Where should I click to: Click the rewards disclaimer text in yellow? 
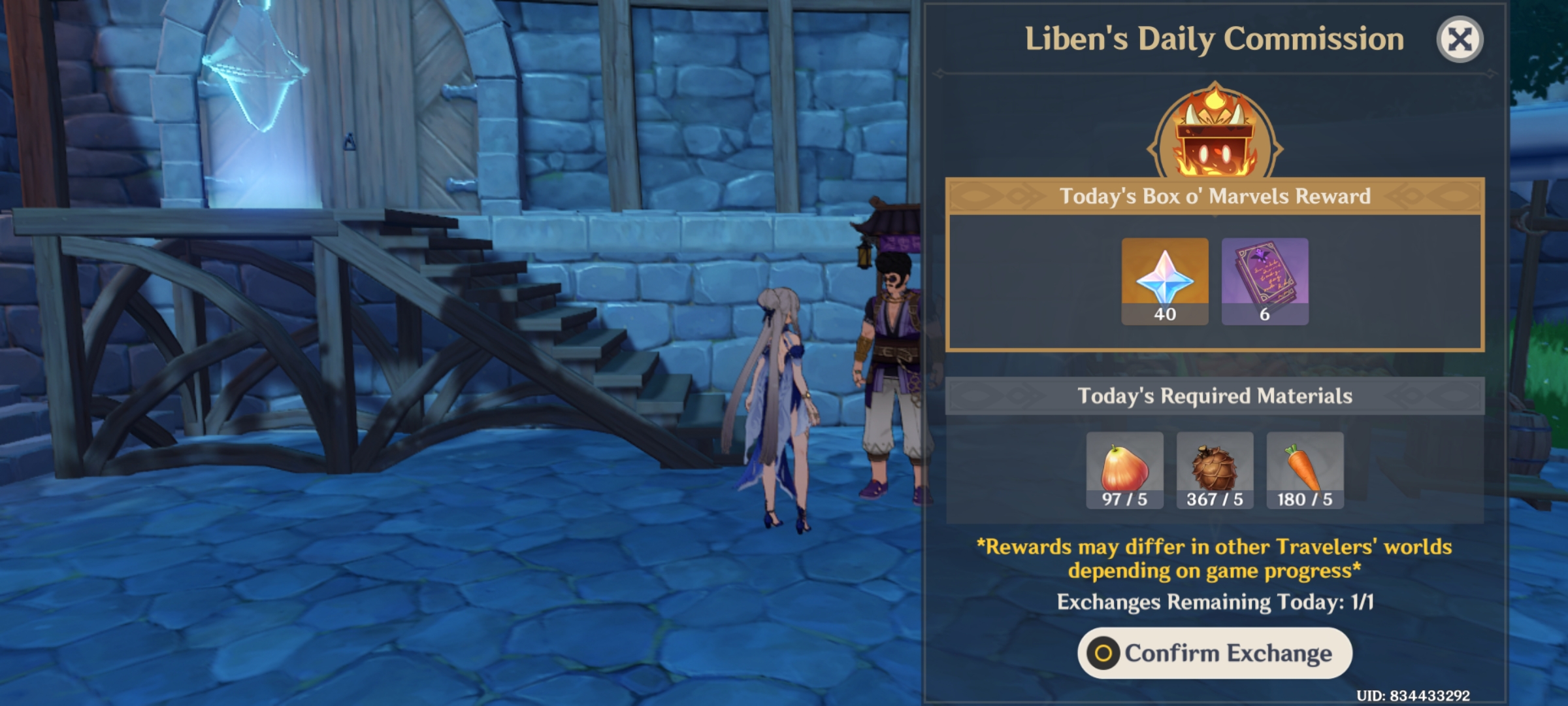pos(1214,561)
